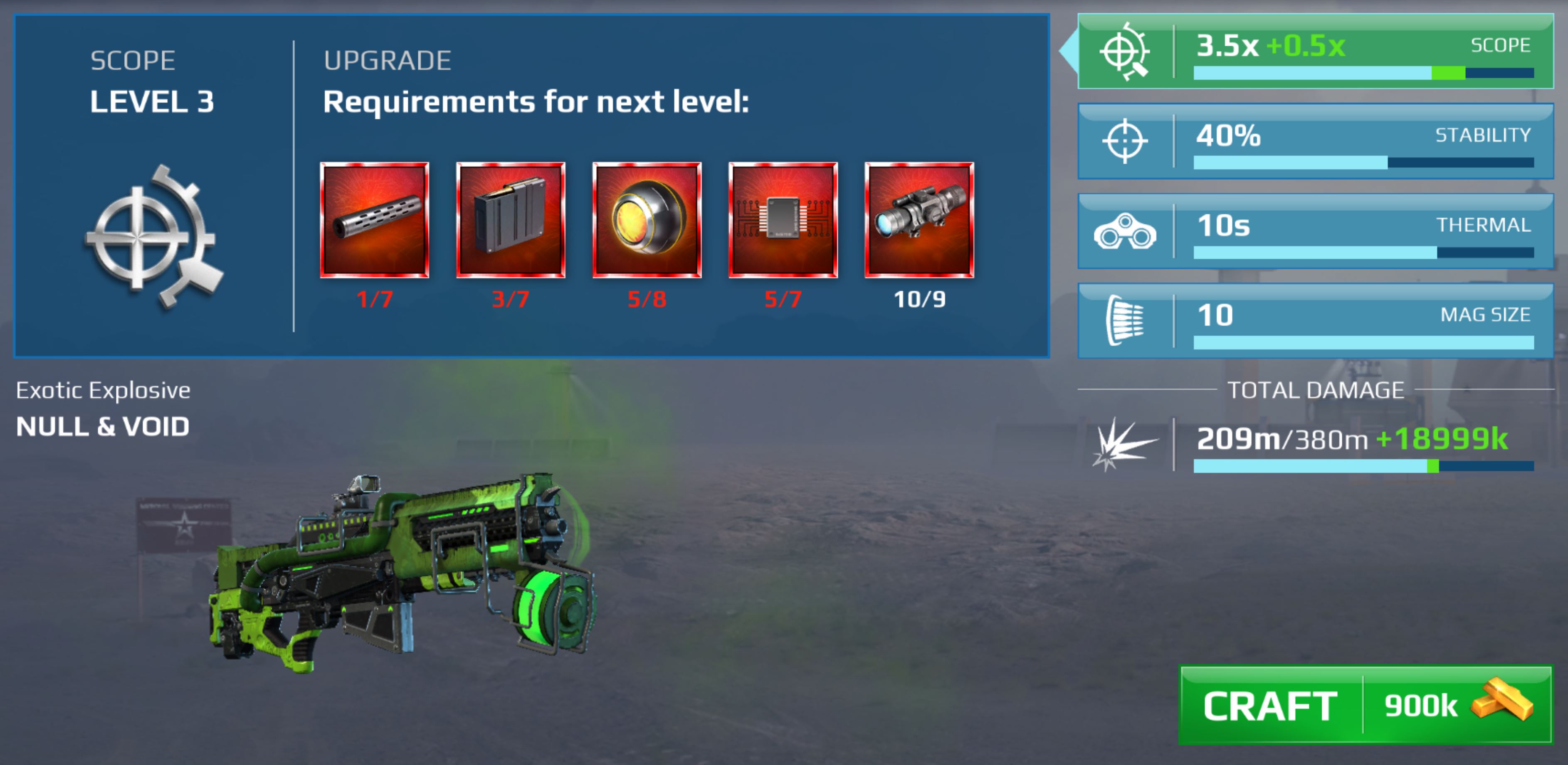The image size is (1568, 765).
Task: Open the Mag Size stat row
Action: [x=1315, y=321]
